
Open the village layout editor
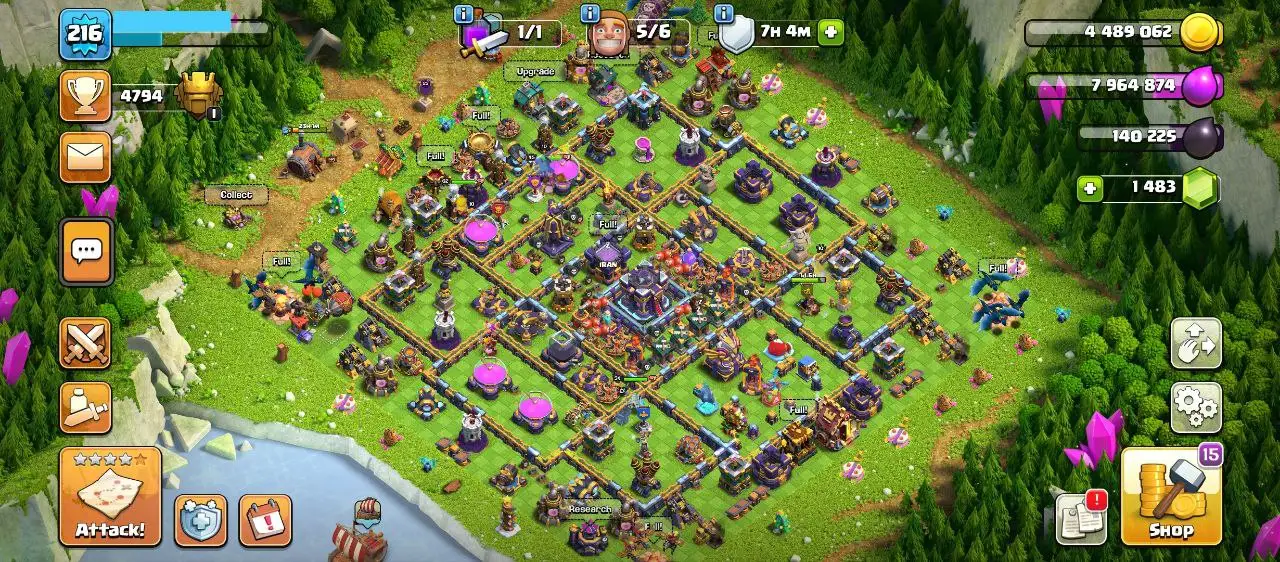pyautogui.click(x=1196, y=344)
